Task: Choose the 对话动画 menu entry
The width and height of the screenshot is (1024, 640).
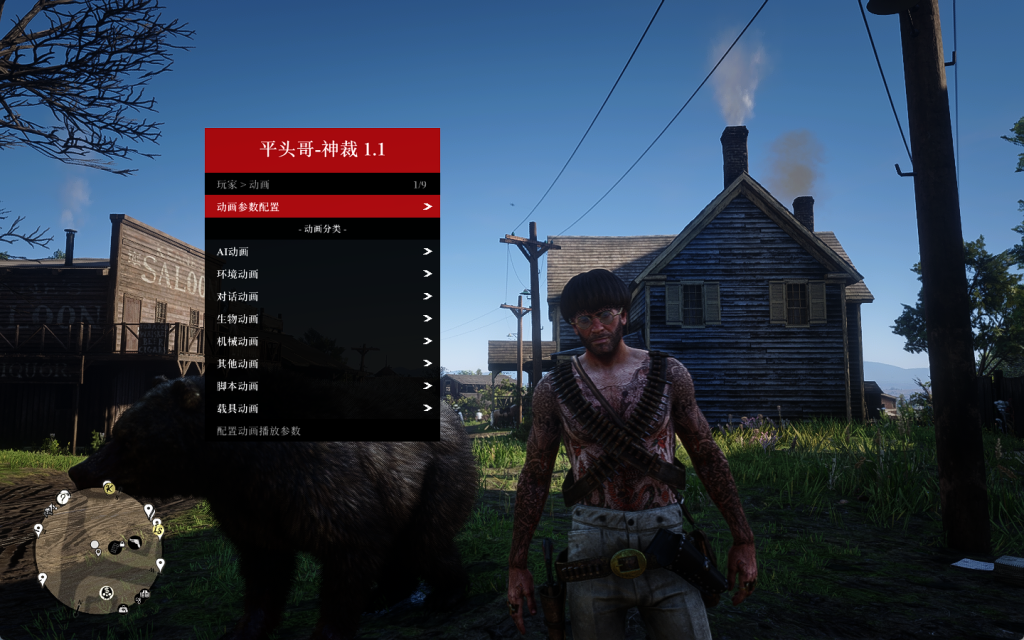Action: coord(322,297)
